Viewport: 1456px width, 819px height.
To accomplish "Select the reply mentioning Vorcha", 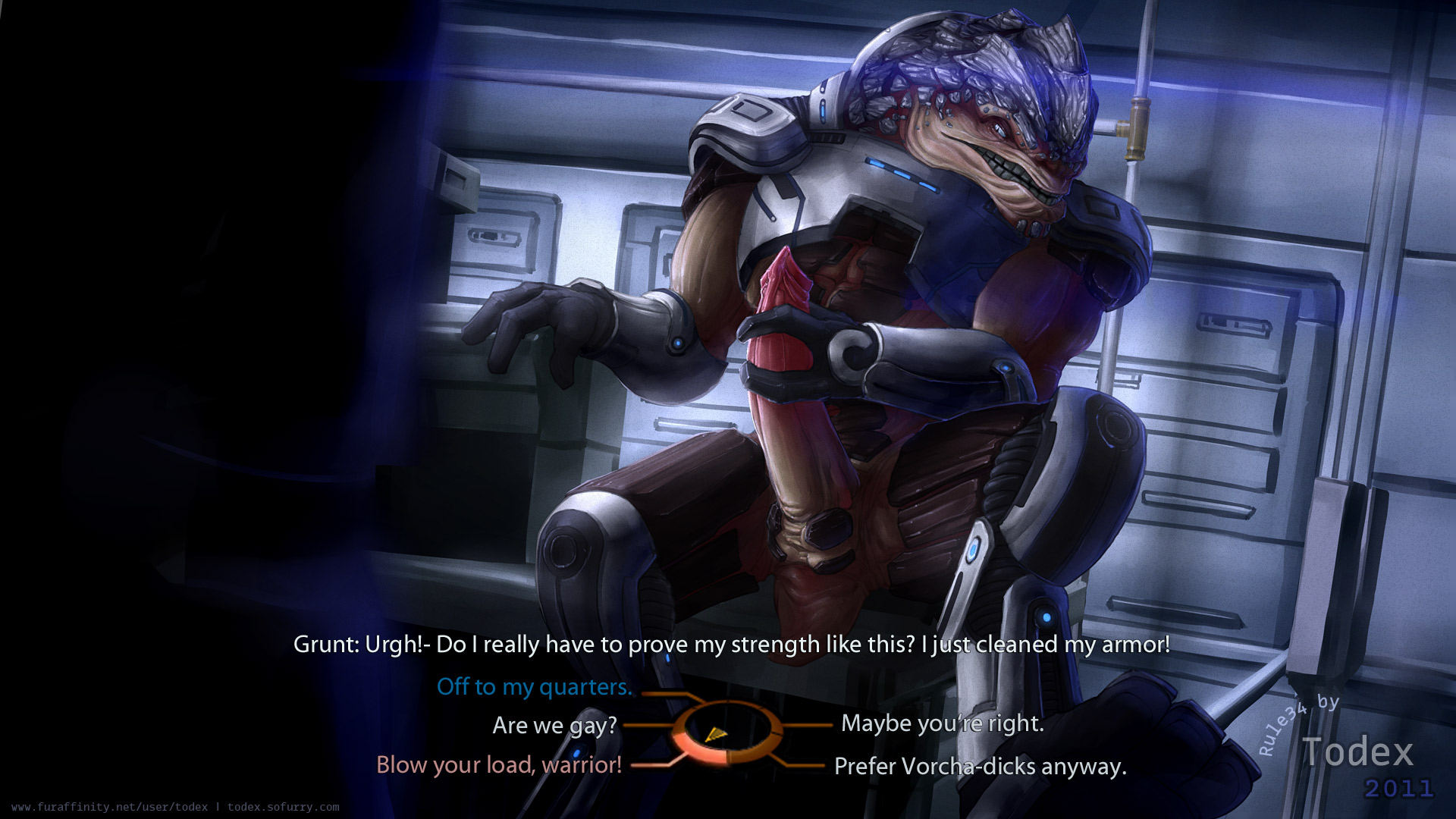I will (980, 767).
